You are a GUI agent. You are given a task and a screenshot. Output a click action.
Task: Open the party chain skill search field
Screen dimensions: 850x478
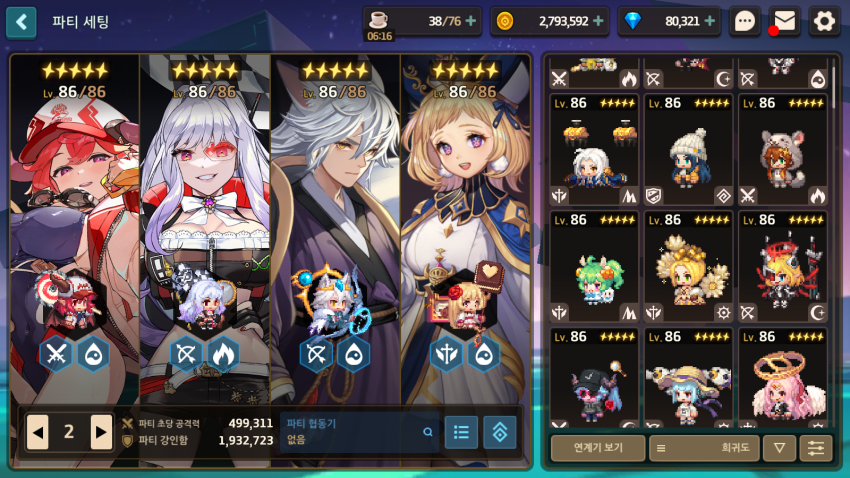(360, 432)
